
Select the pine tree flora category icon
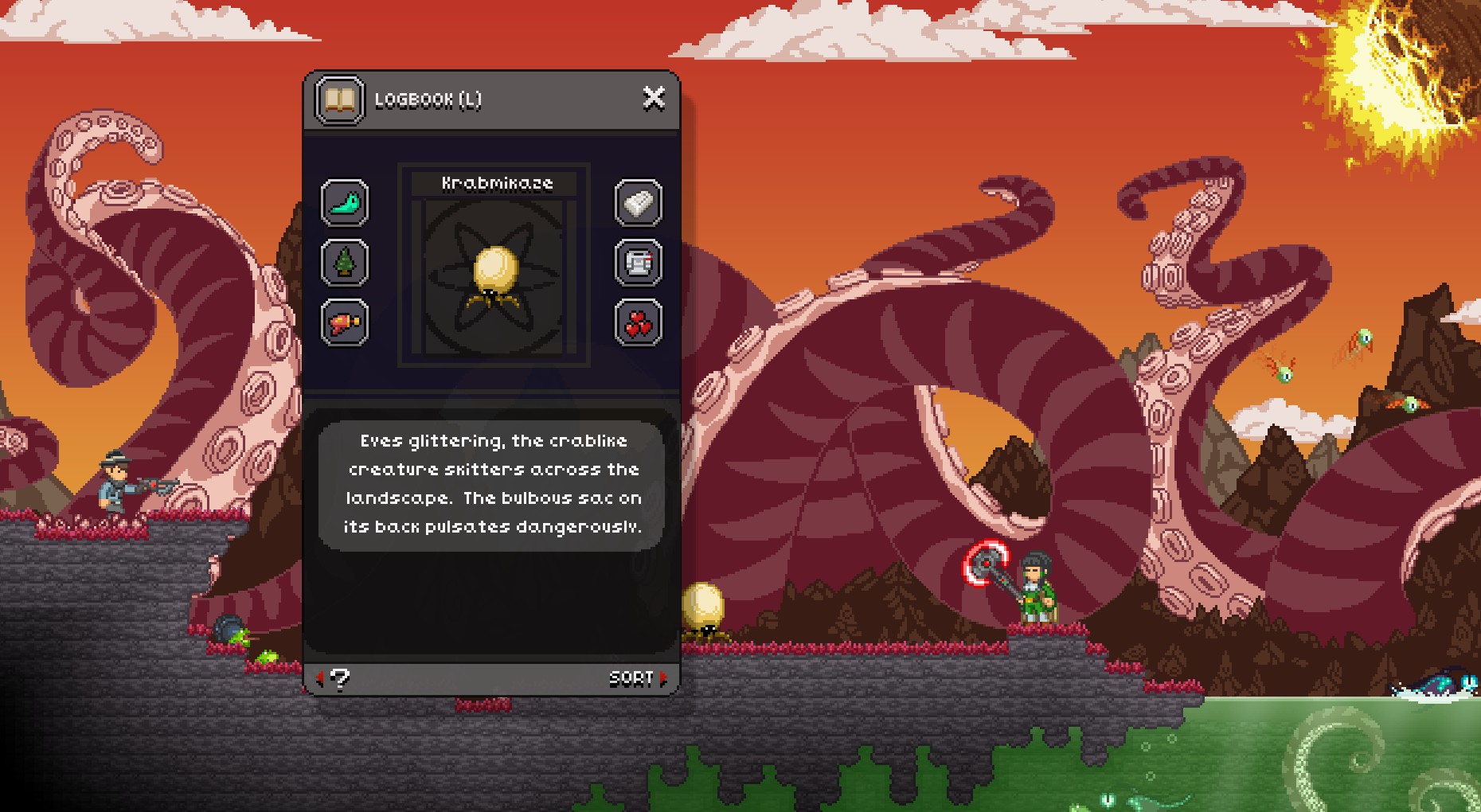pos(345,263)
